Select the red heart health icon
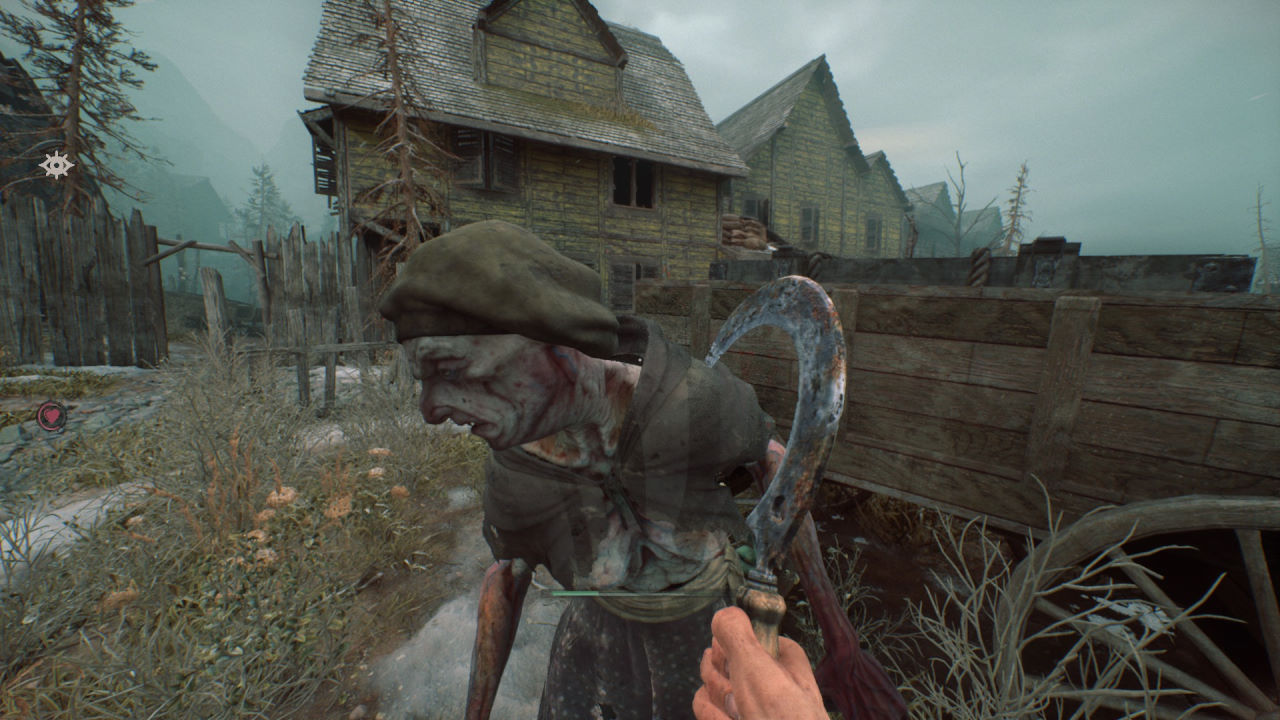This screenshot has width=1280, height=720. [x=51, y=415]
